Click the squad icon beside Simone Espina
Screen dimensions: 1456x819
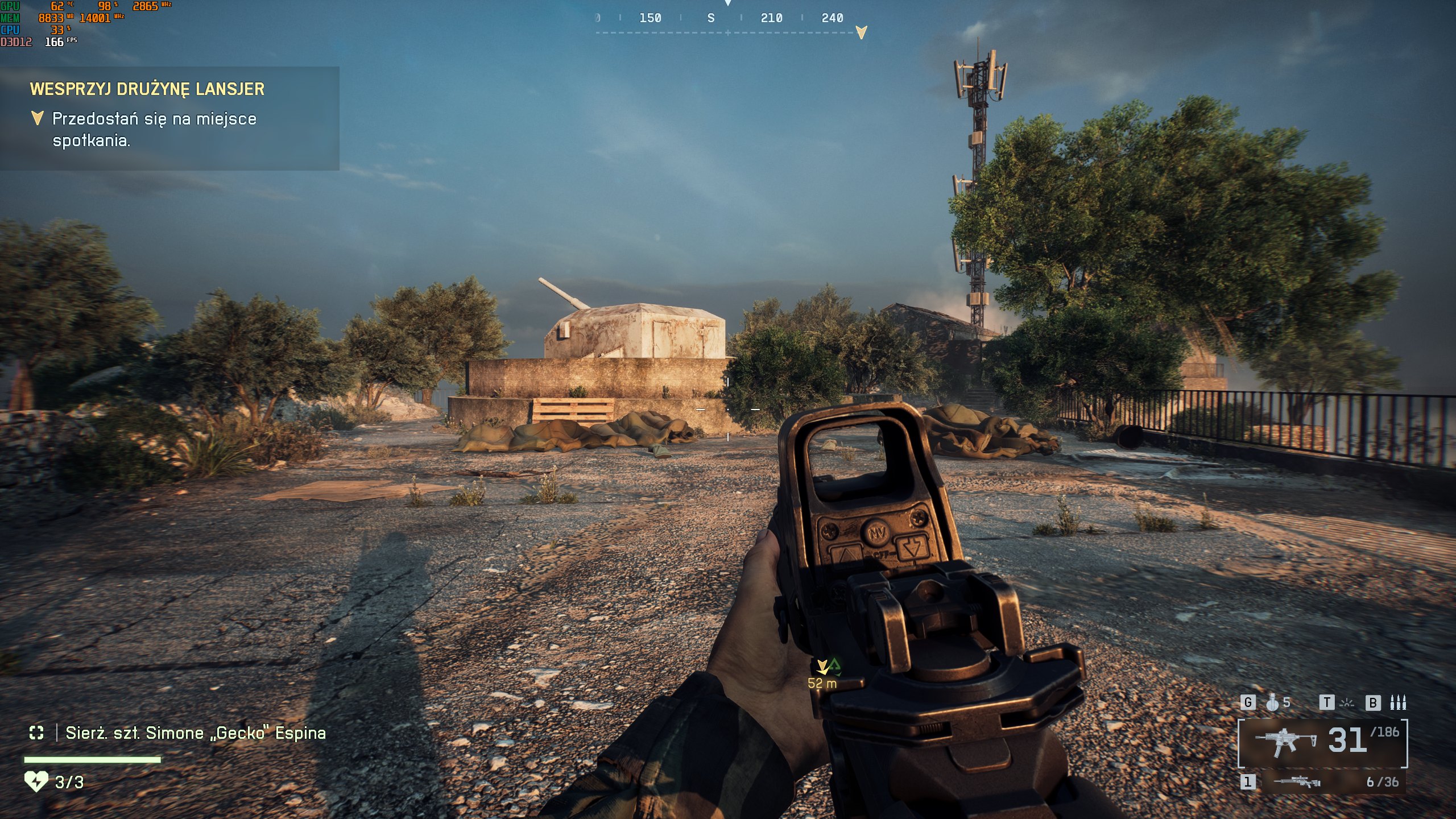[36, 733]
